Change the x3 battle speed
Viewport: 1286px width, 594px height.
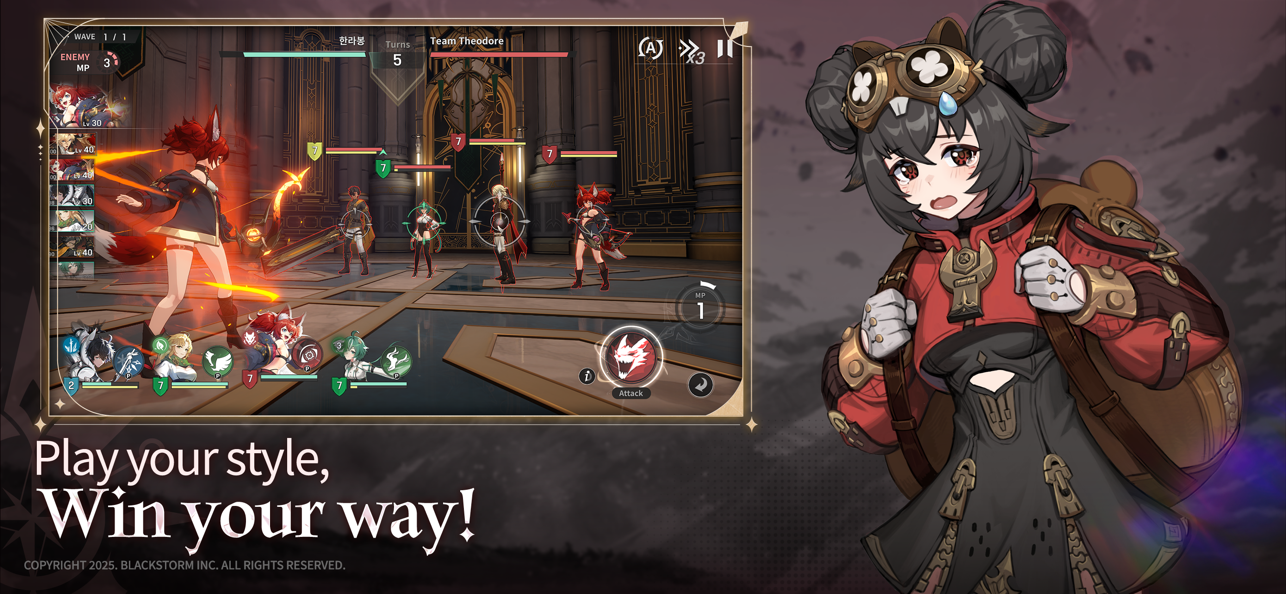[691, 51]
